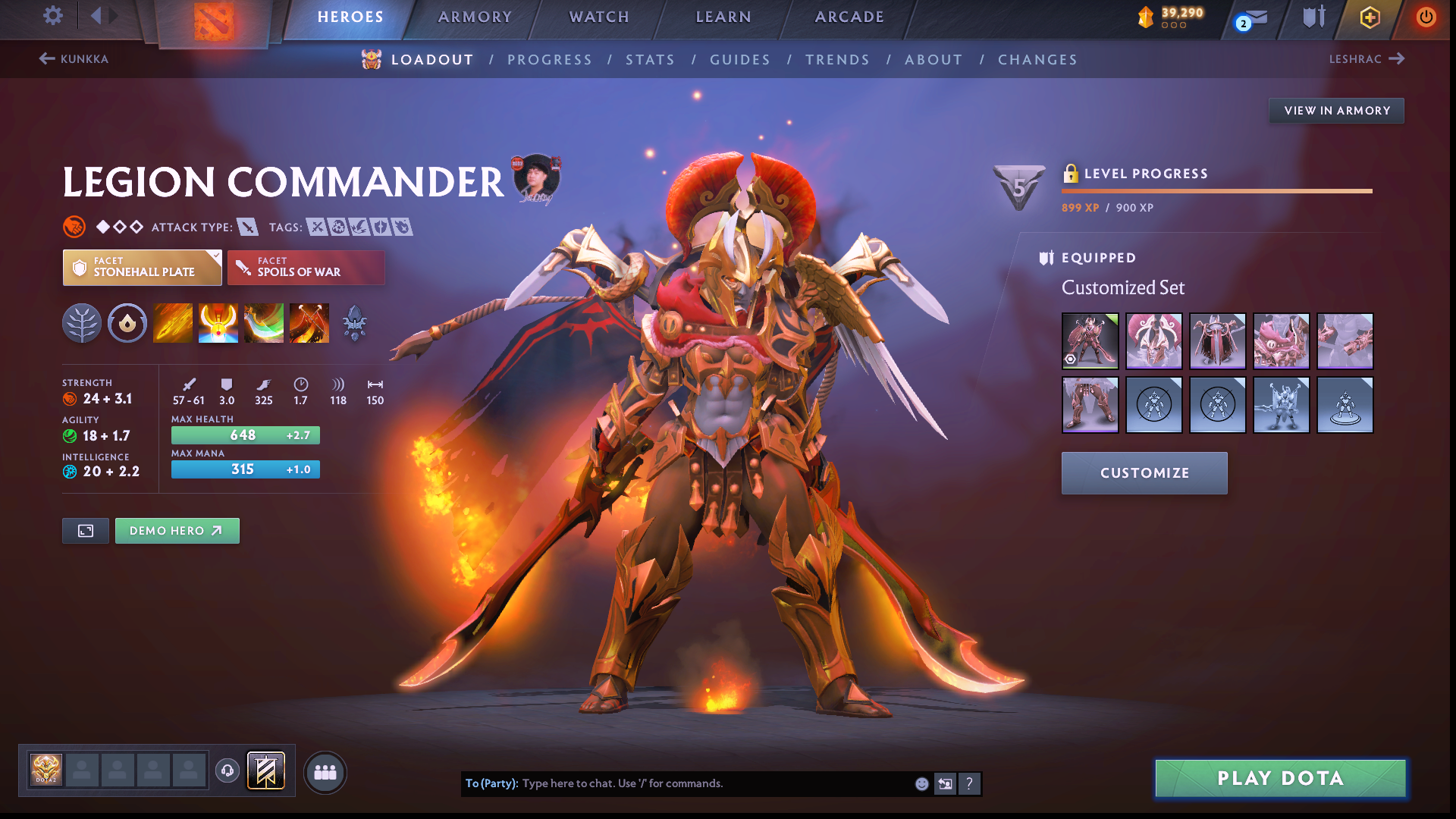Go back to previous hero Kunkka
This screenshot has width=1456, height=819.
74,59
